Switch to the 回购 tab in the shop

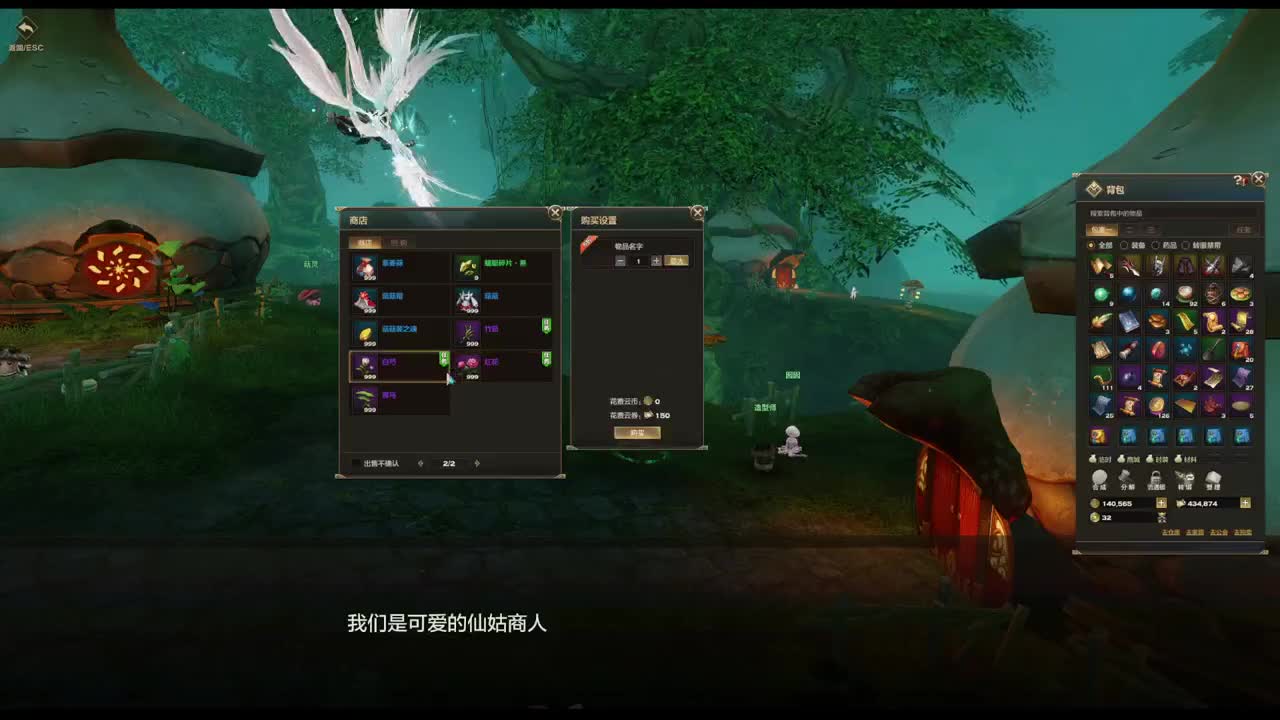click(x=399, y=244)
